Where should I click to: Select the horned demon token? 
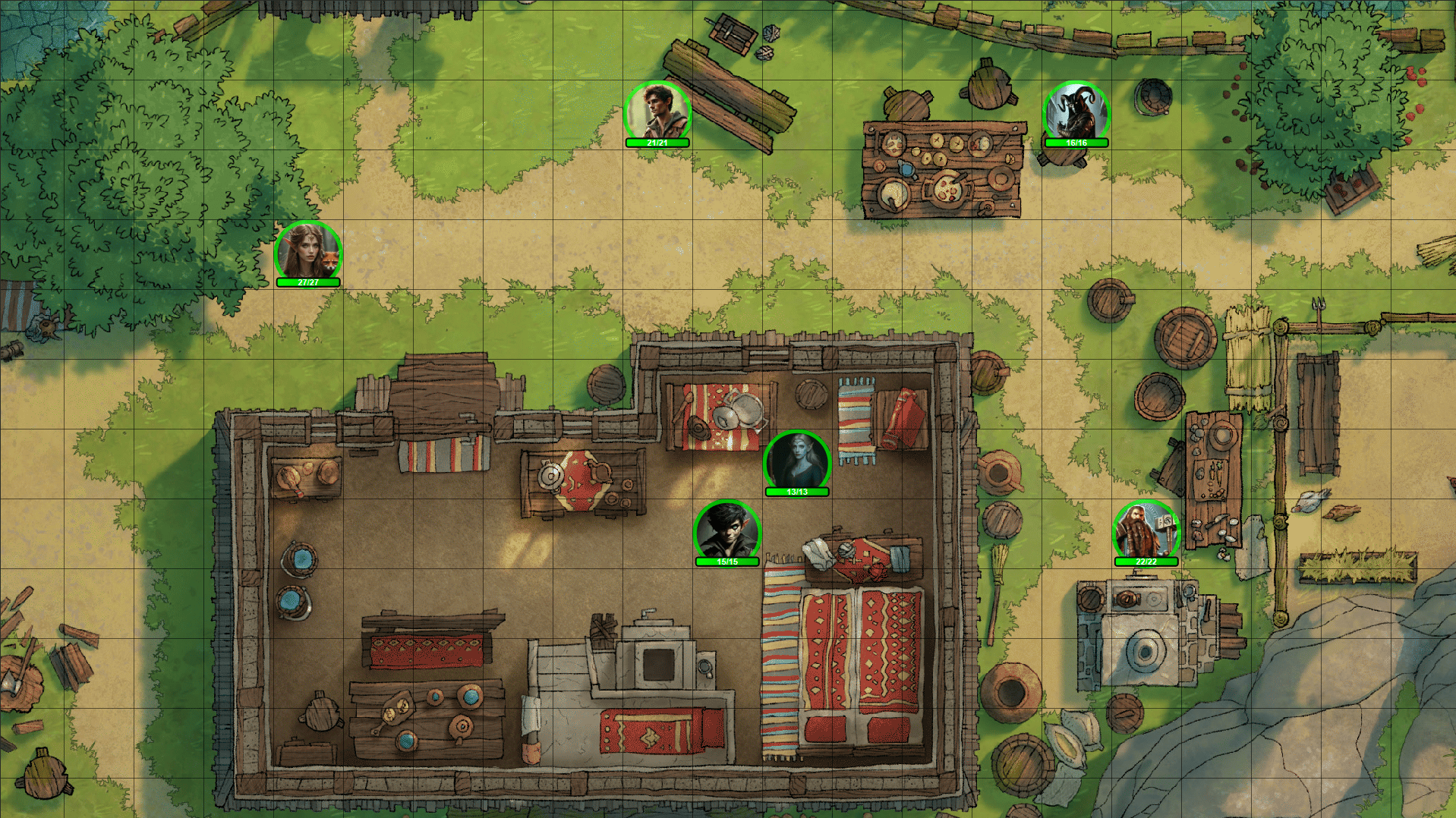click(x=1076, y=112)
